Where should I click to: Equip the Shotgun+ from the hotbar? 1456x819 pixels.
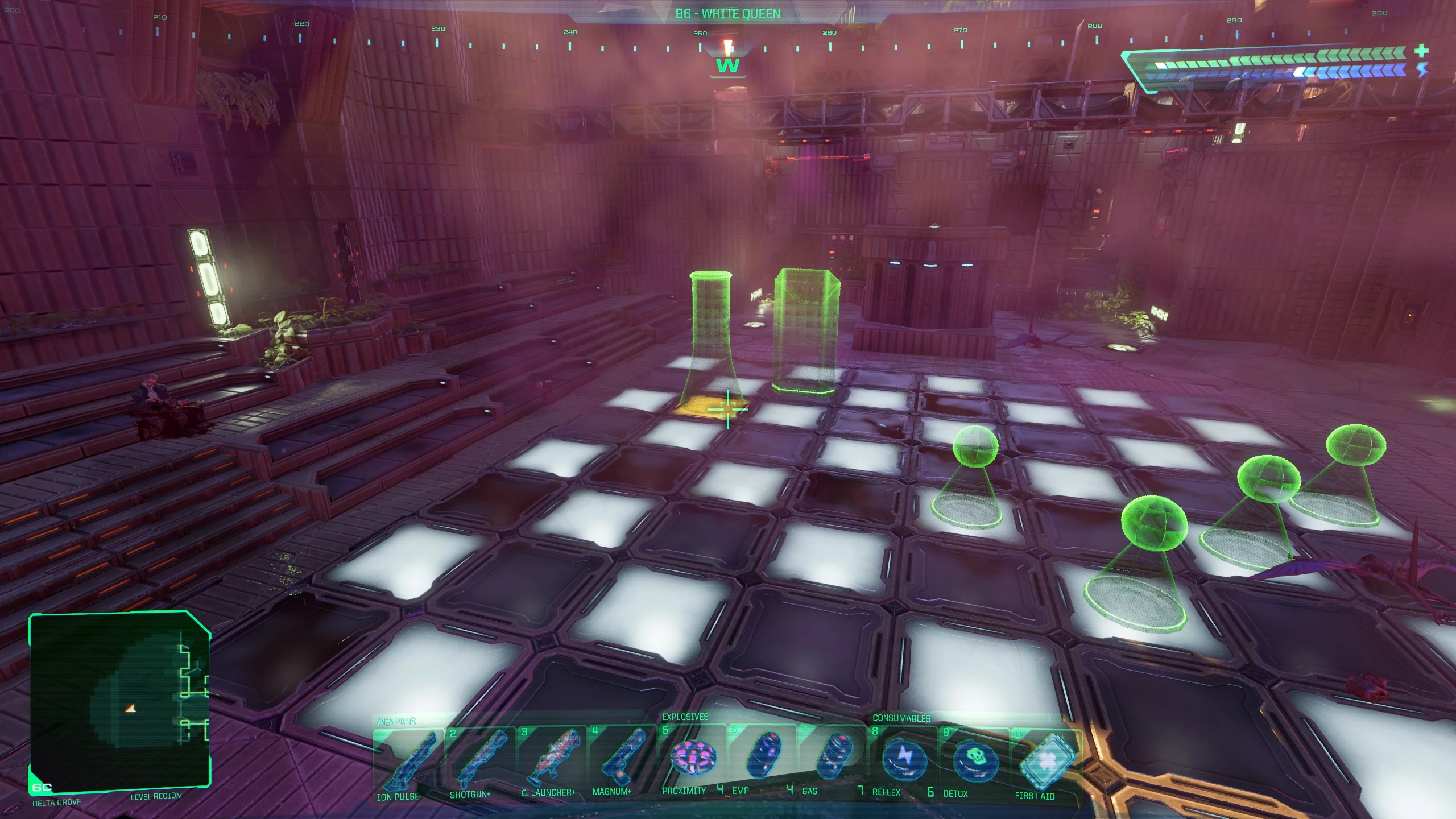479,760
